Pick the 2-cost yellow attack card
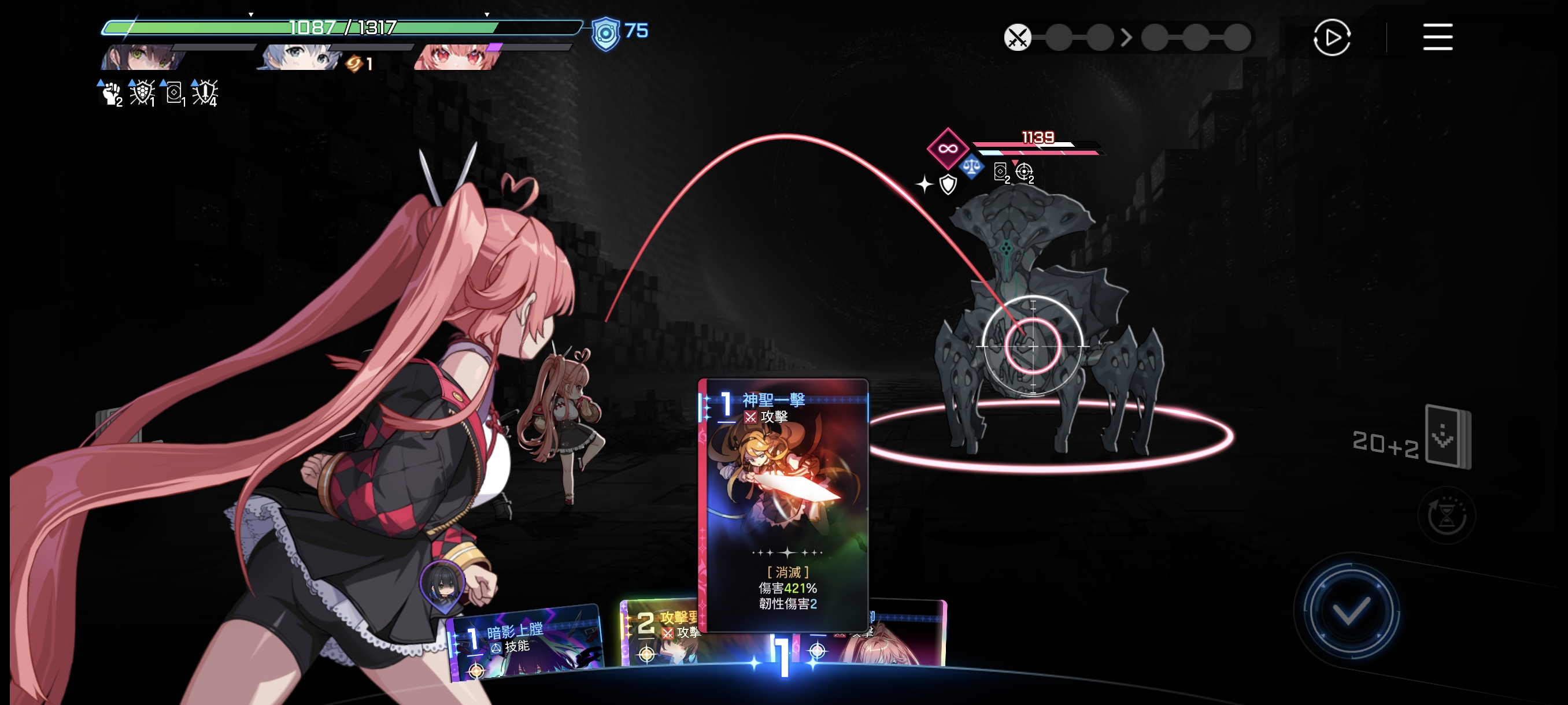The height and width of the screenshot is (705, 1568). pyautogui.click(x=659, y=634)
